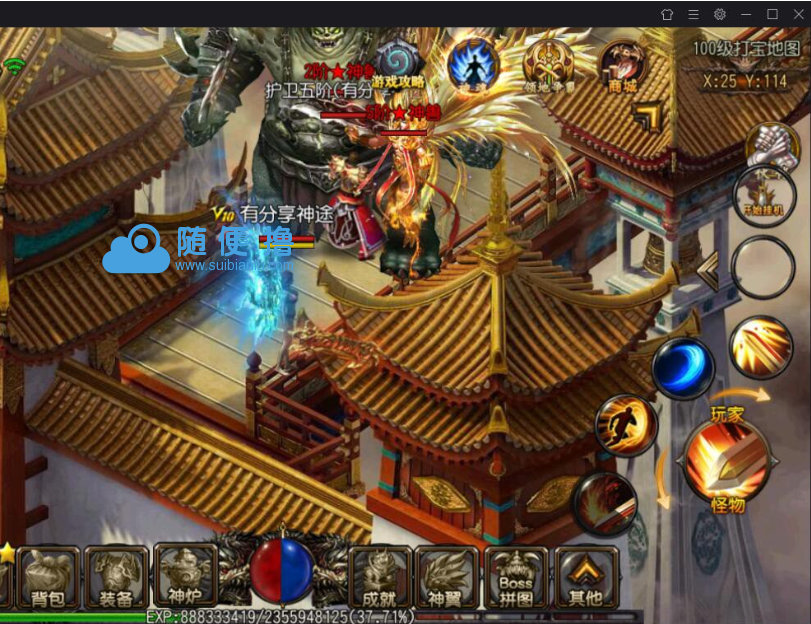811x624 pixels.
Task: Trigger the running figure dash skill
Action: point(626,426)
